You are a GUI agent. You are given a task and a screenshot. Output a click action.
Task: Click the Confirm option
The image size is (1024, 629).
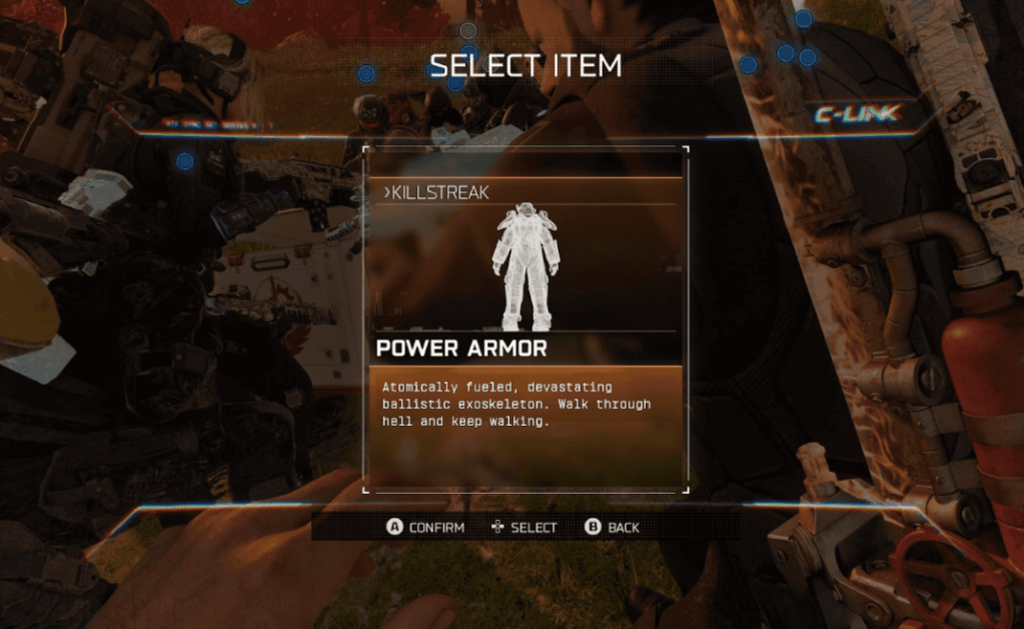pos(427,527)
